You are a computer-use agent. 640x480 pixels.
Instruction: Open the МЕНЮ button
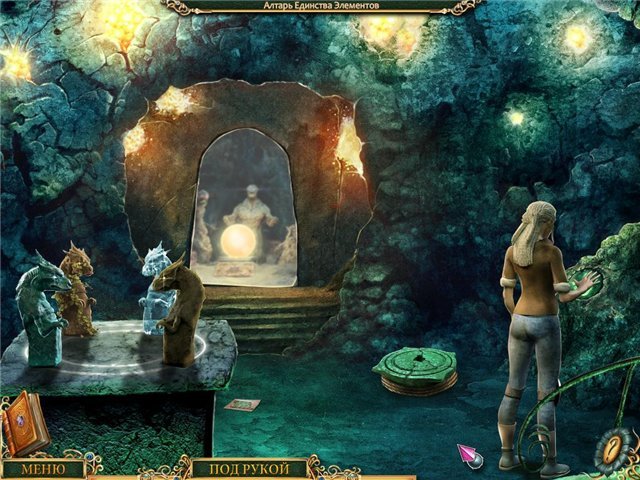tap(42, 469)
